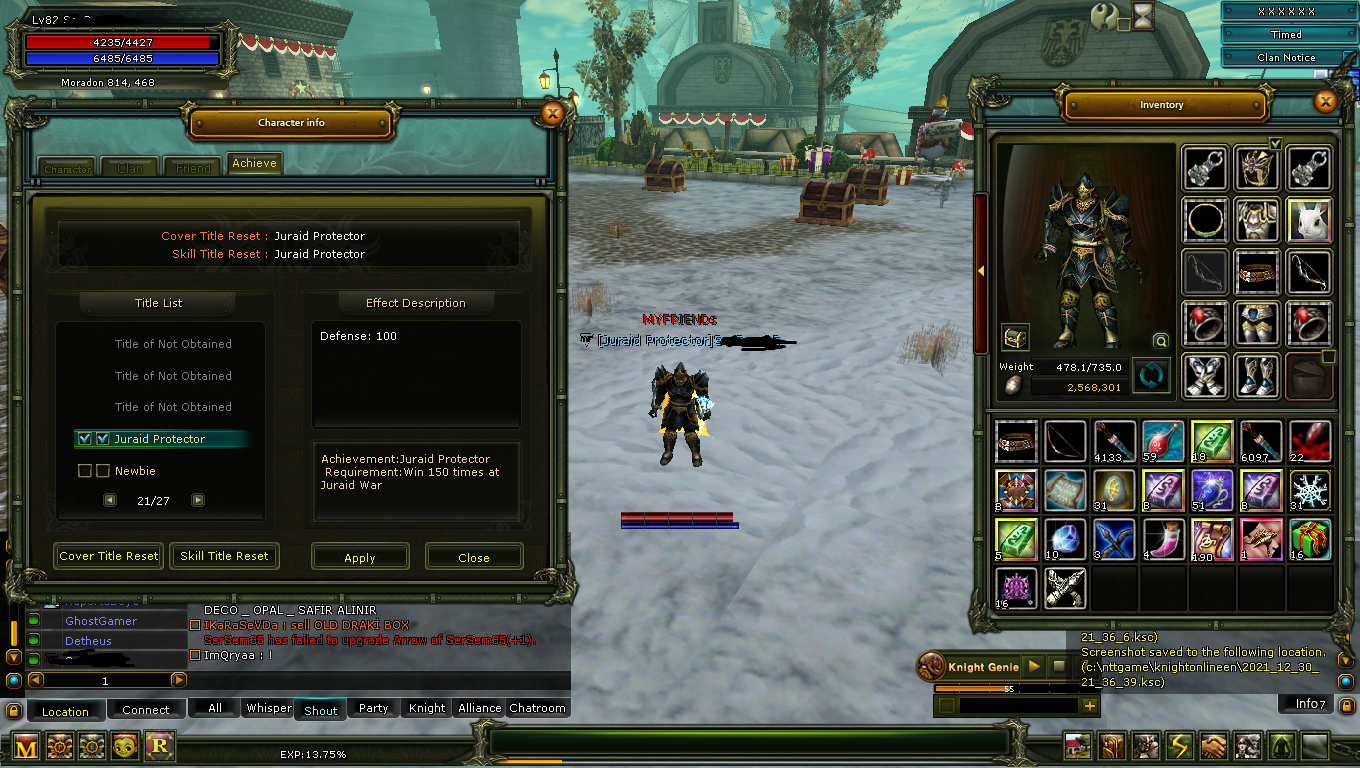Click the handshake trade icon on bottom toolbar
Screen dimensions: 1360x768
(1213, 745)
